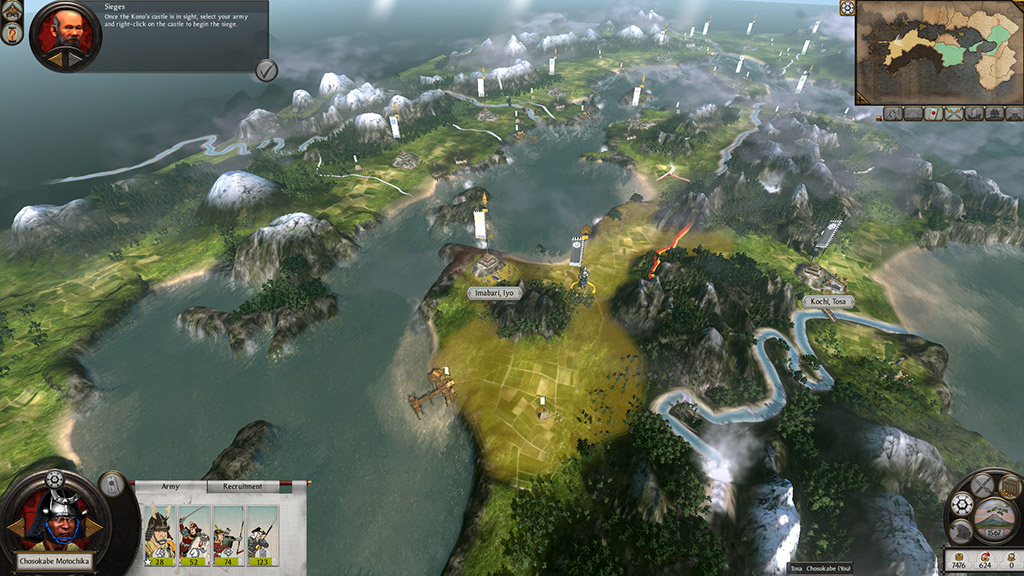
Task: Select the rising sun flag map filter
Action: pyautogui.click(x=932, y=114)
